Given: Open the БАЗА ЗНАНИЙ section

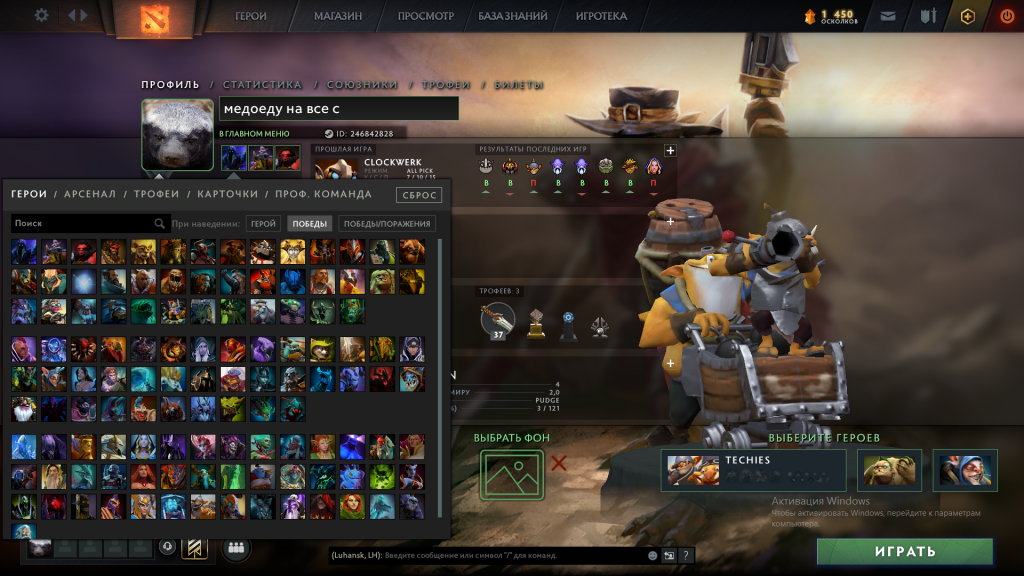Looking at the screenshot, I should coord(513,16).
